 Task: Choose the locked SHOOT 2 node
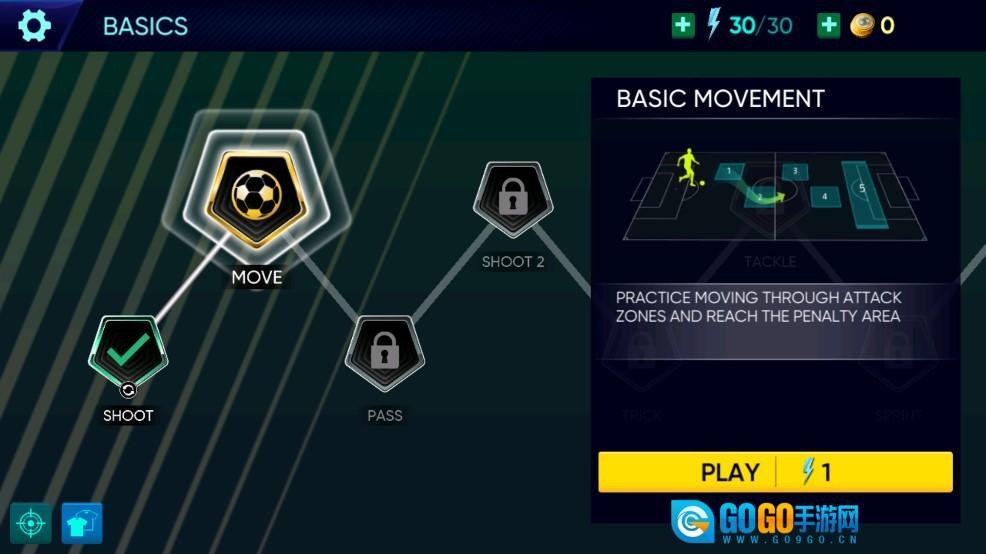pos(513,200)
